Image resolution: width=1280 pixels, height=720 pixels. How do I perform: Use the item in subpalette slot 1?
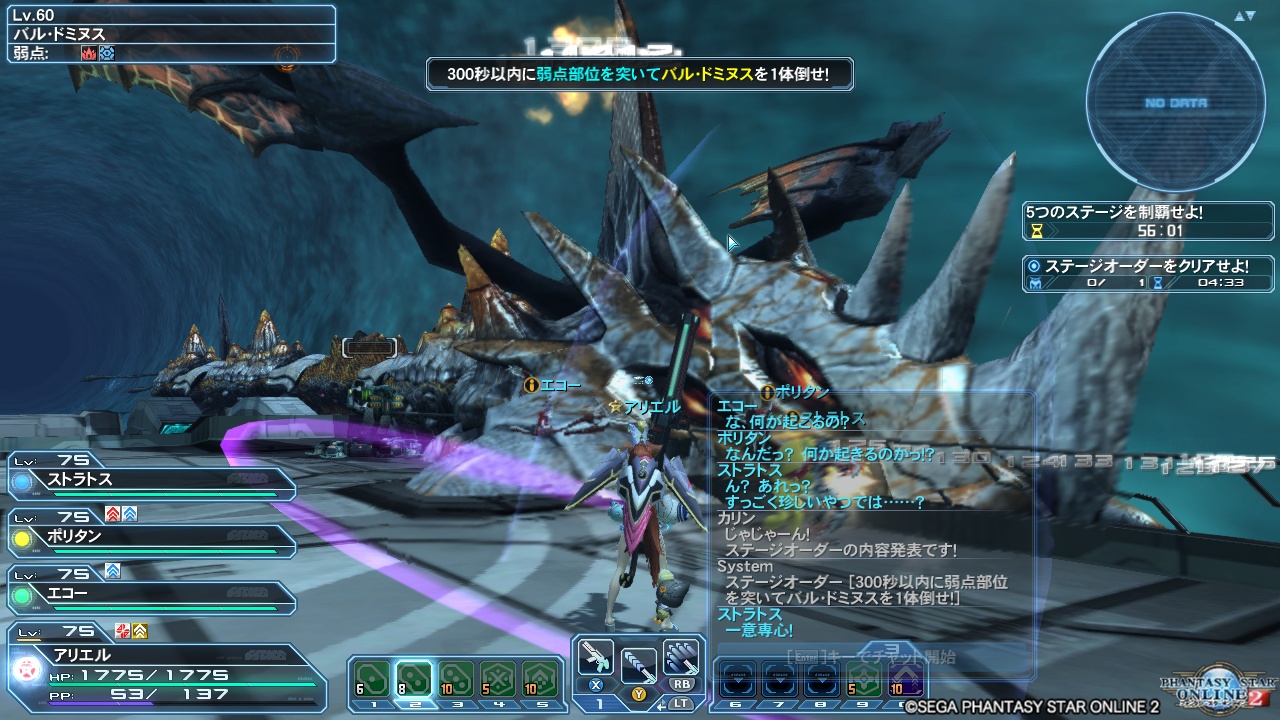[370, 676]
